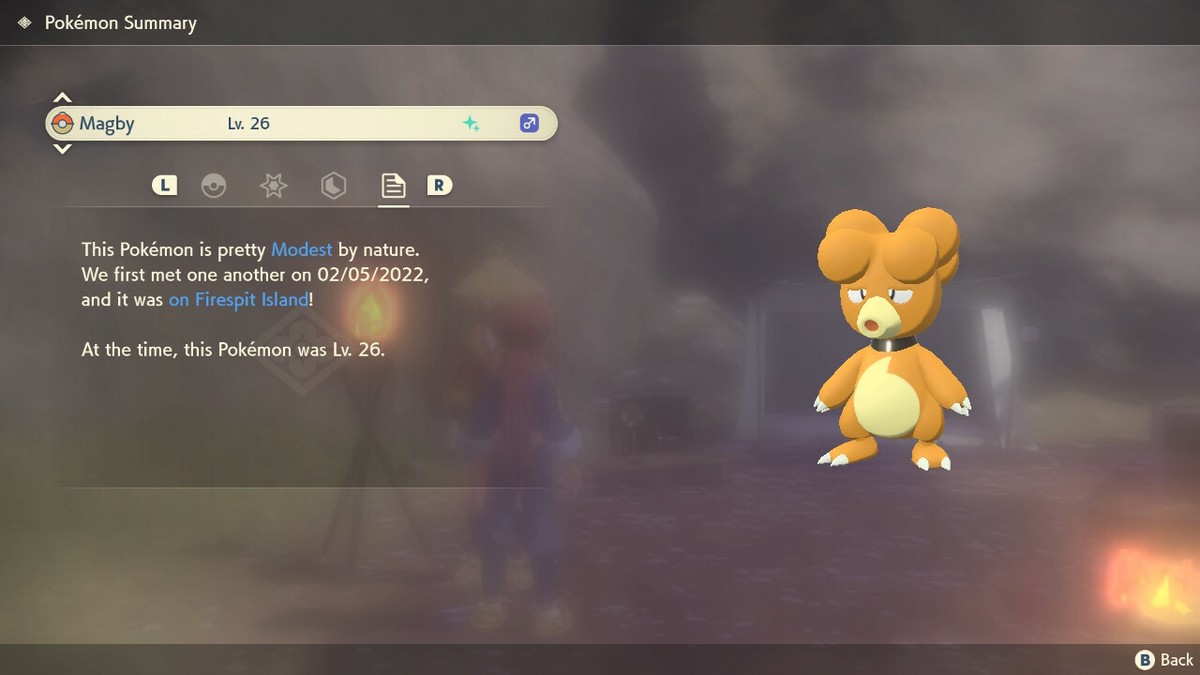Select the notes page tab
The height and width of the screenshot is (675, 1200).
pyautogui.click(x=393, y=186)
